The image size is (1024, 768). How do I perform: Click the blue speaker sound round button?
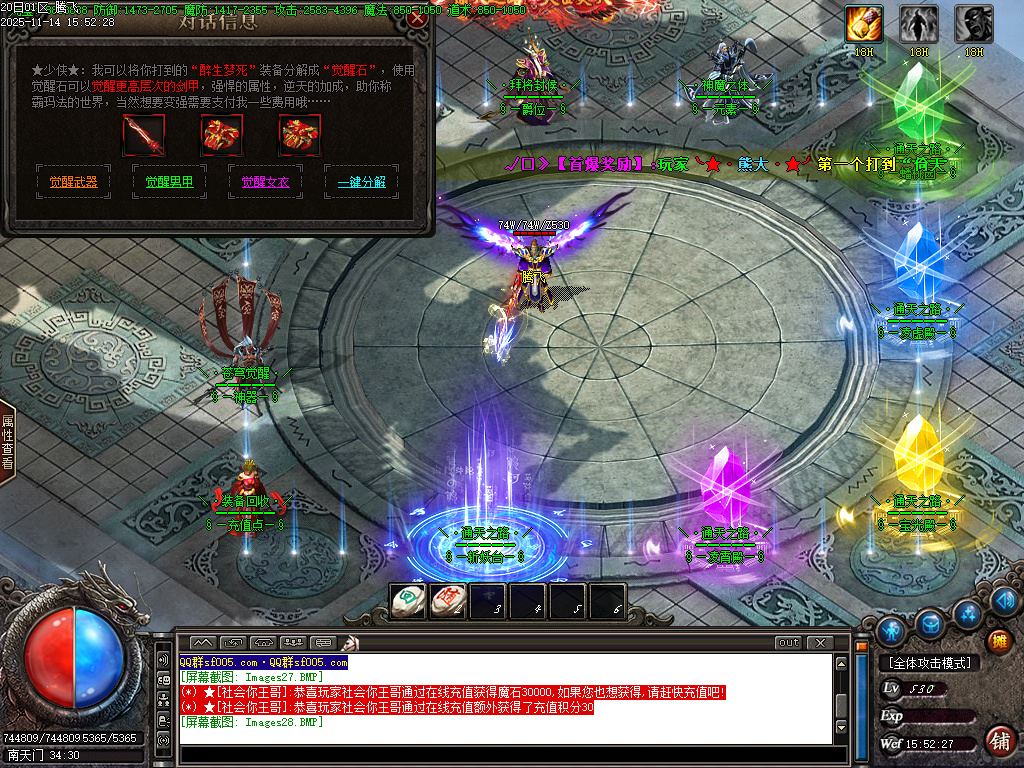1004,602
